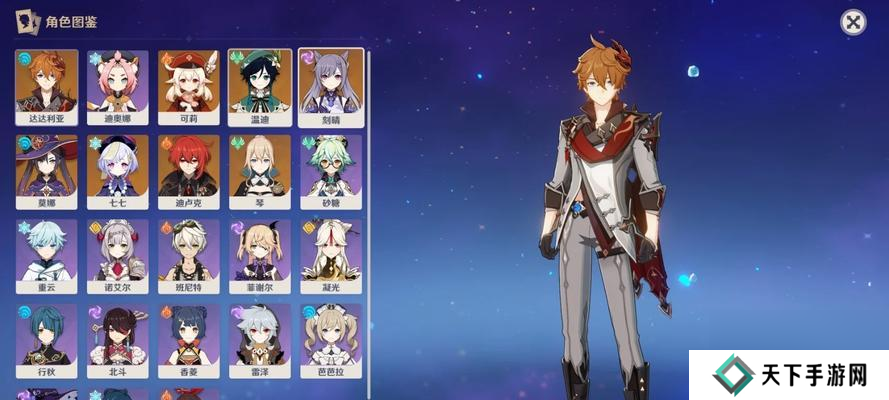889x400 pixels.
Task: Select the 刻晴 character card
Action: [331, 86]
